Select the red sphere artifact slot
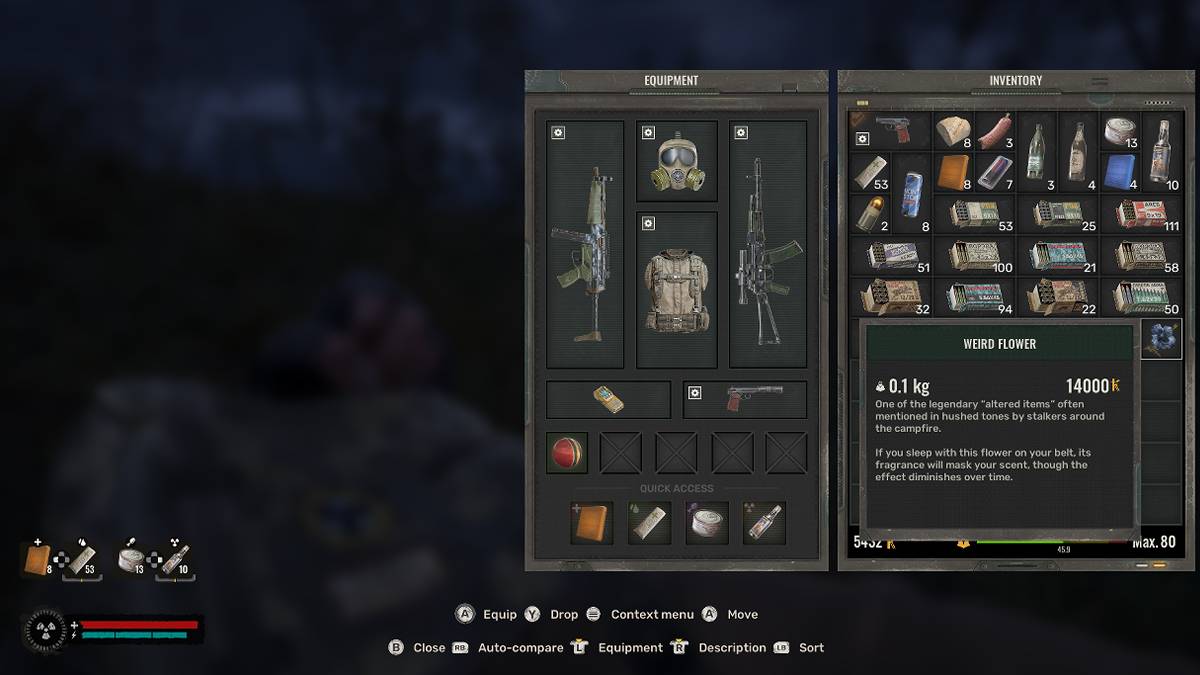The width and height of the screenshot is (1200, 675). click(x=567, y=453)
